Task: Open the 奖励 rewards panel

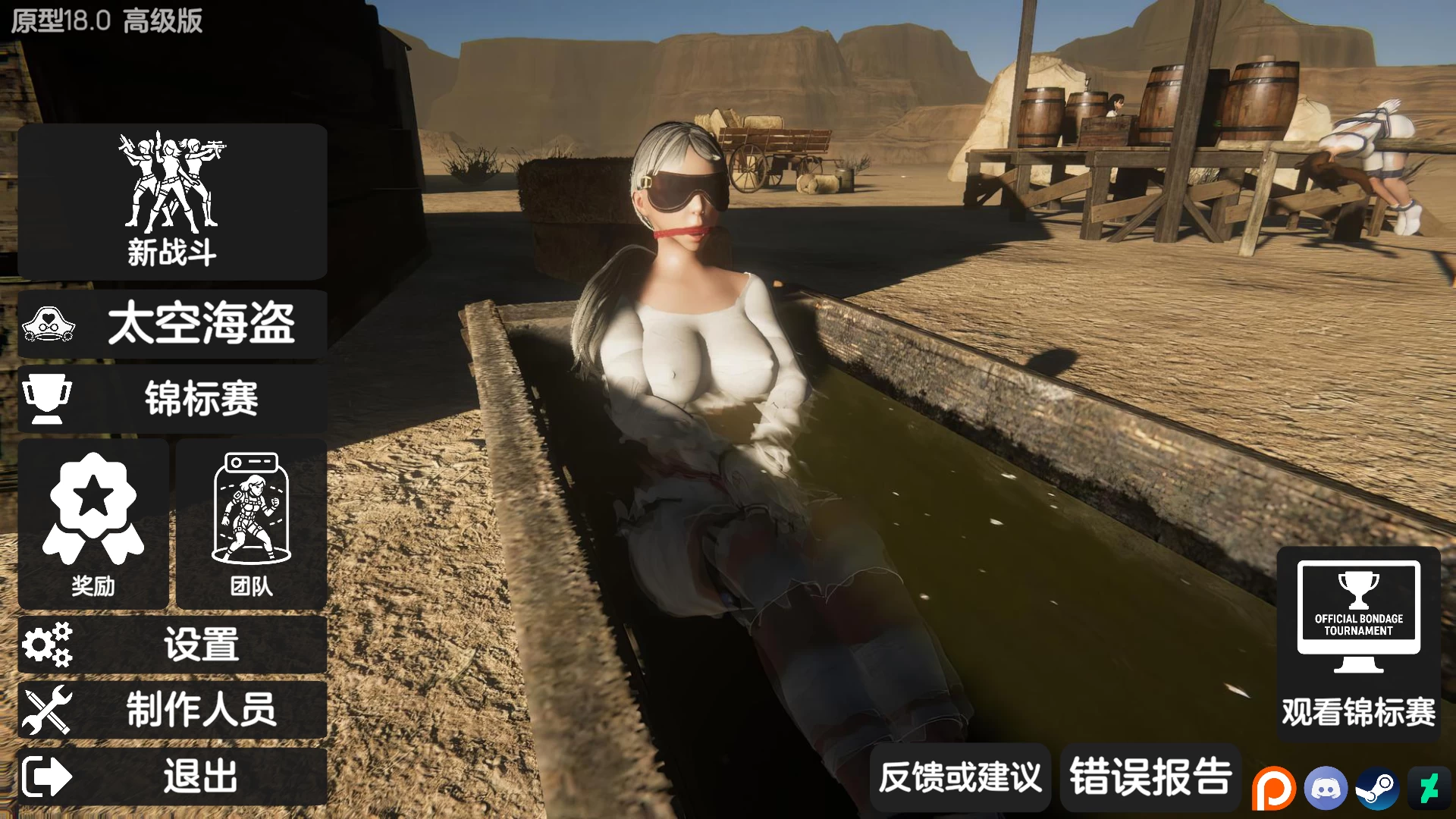Action: 93,585
